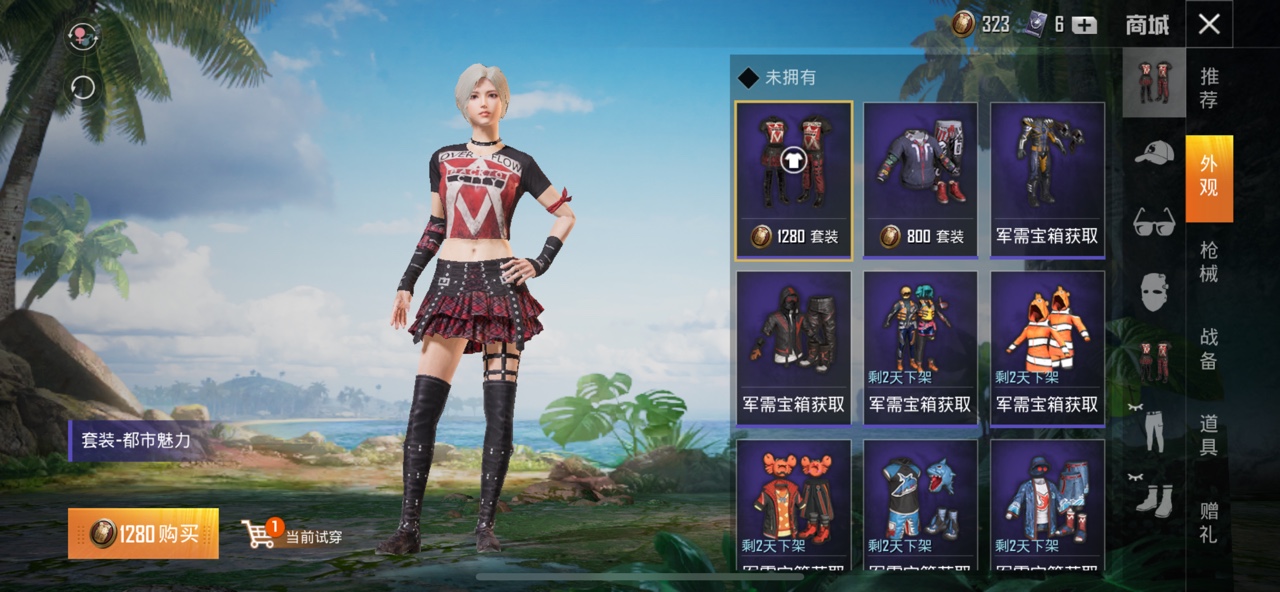Open the 当前试穿 try-on cart
Image resolution: width=1280 pixels, height=592 pixels.
tap(293, 535)
